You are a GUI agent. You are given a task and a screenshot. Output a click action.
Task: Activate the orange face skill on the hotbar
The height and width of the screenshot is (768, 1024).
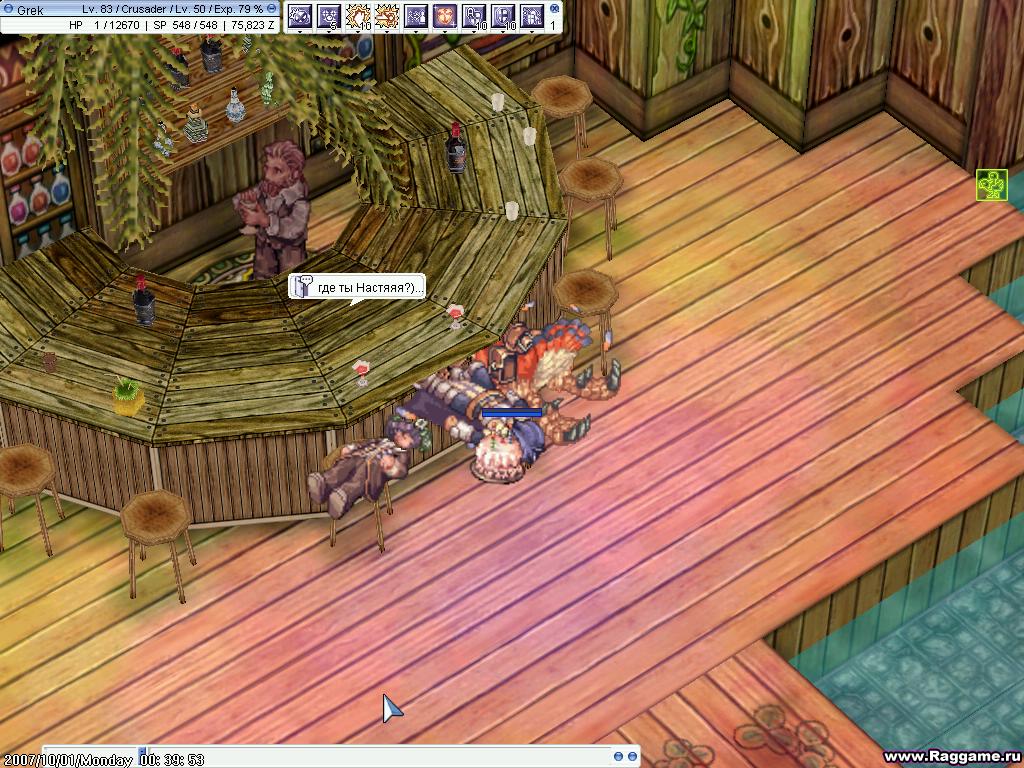(x=445, y=16)
